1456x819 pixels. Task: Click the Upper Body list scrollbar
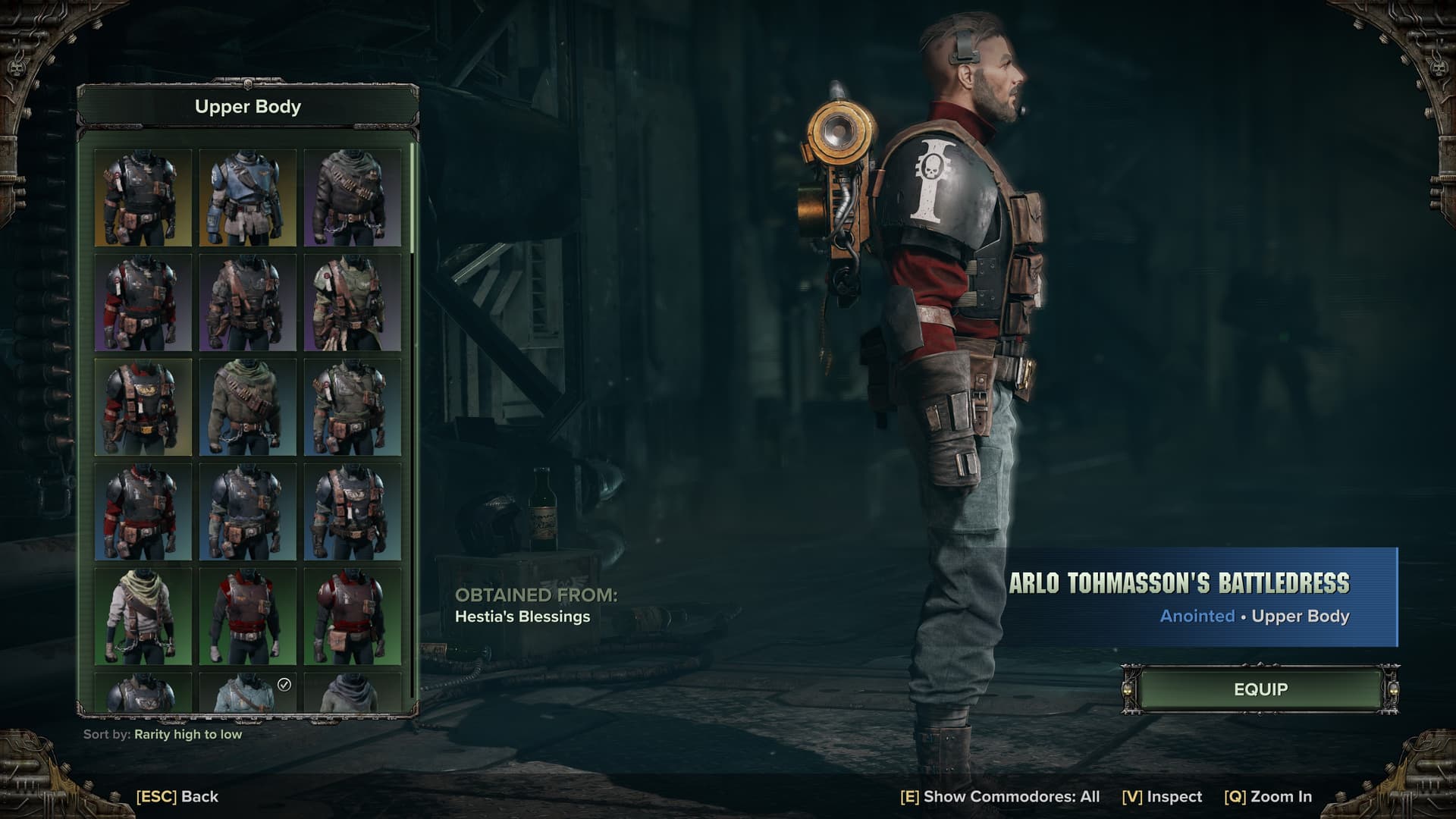click(x=413, y=199)
